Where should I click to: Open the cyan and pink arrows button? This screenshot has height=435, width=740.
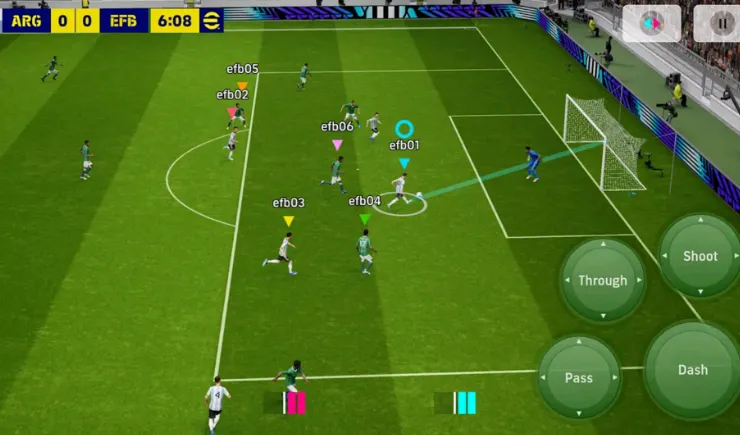pos(651,22)
